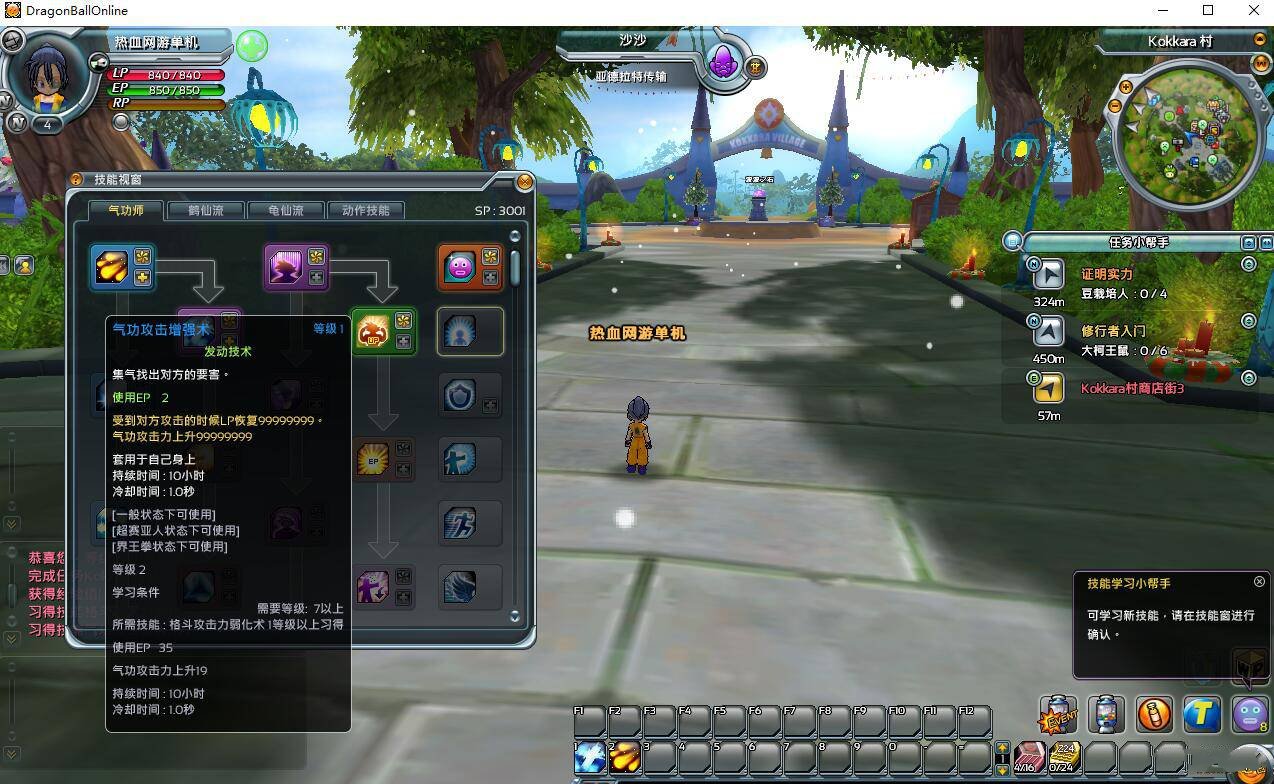This screenshot has height=784, width=1274.
Task: Select the 气功师 tab
Action: coord(126,210)
